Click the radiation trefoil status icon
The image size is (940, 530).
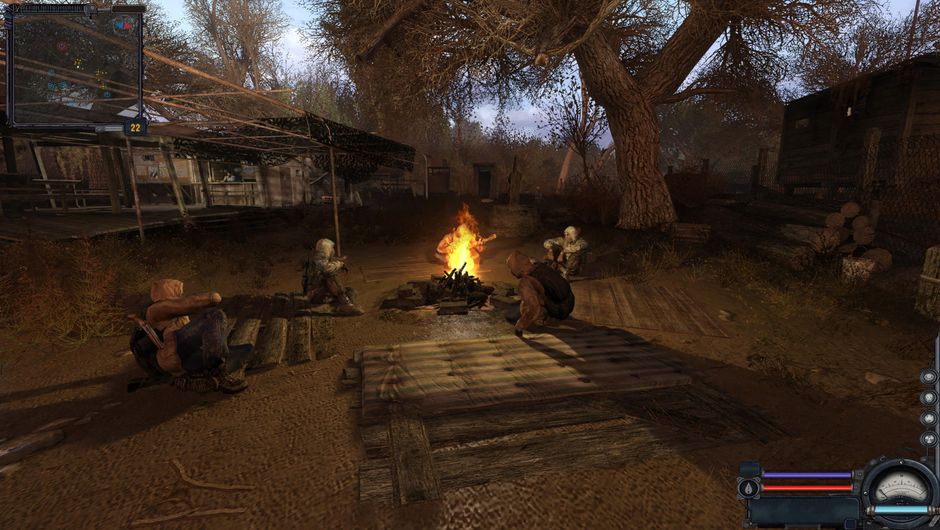[928, 438]
